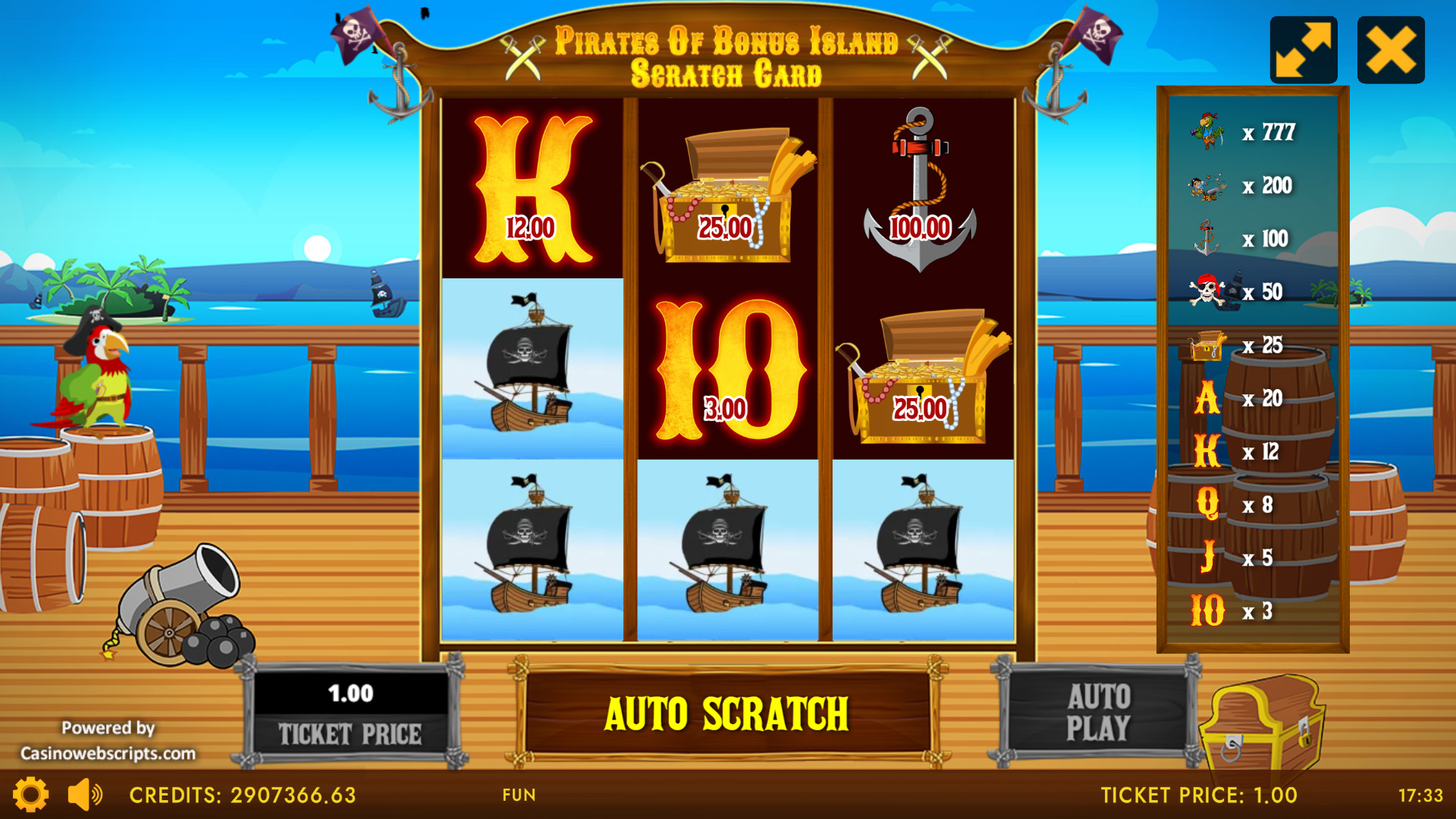The width and height of the screenshot is (1456, 819).
Task: Visit the Casinowebscripts.com link
Action: (x=108, y=753)
